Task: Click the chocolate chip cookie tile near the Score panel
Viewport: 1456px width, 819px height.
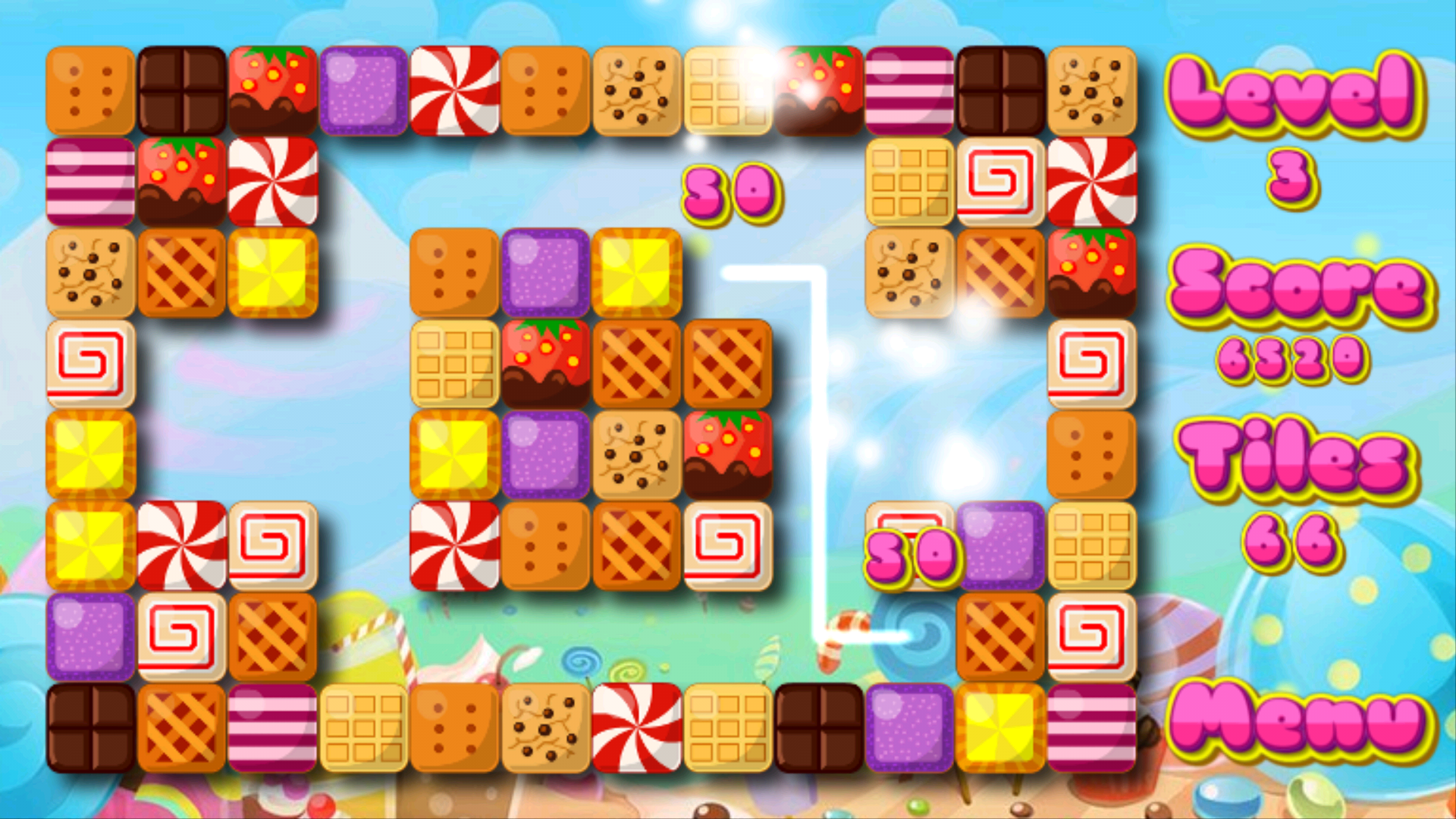Action: [x=1092, y=91]
